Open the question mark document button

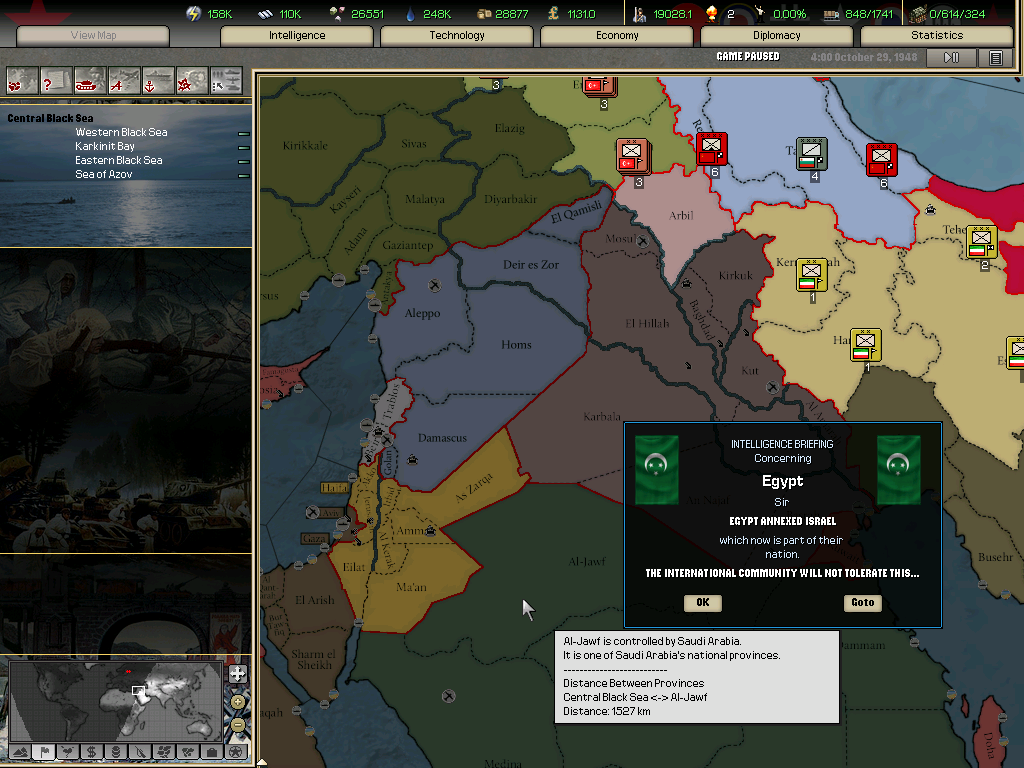(57, 80)
